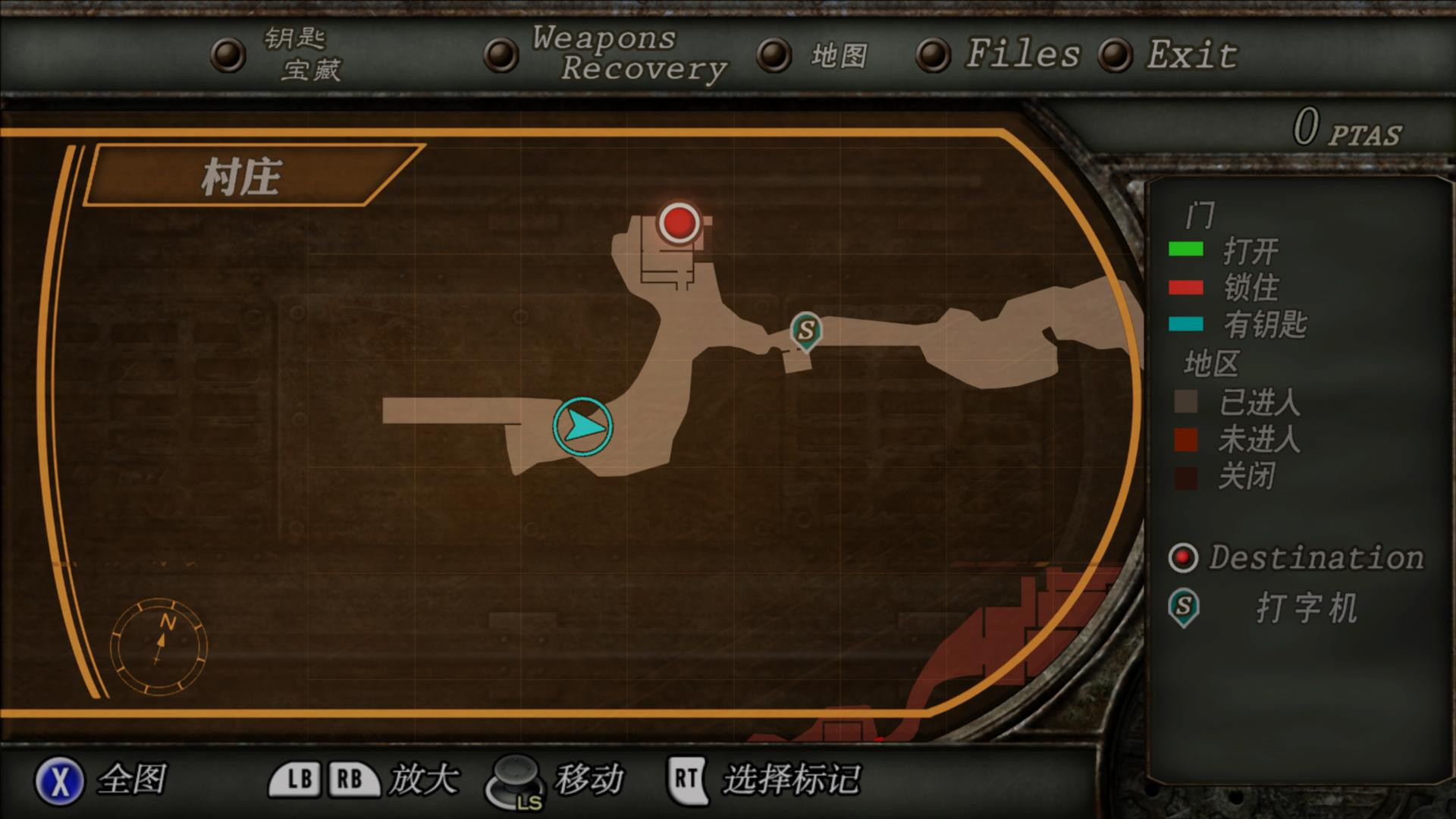This screenshot has height=819, width=1456.
Task: Click the cyan player arrow marker
Action: [x=582, y=426]
